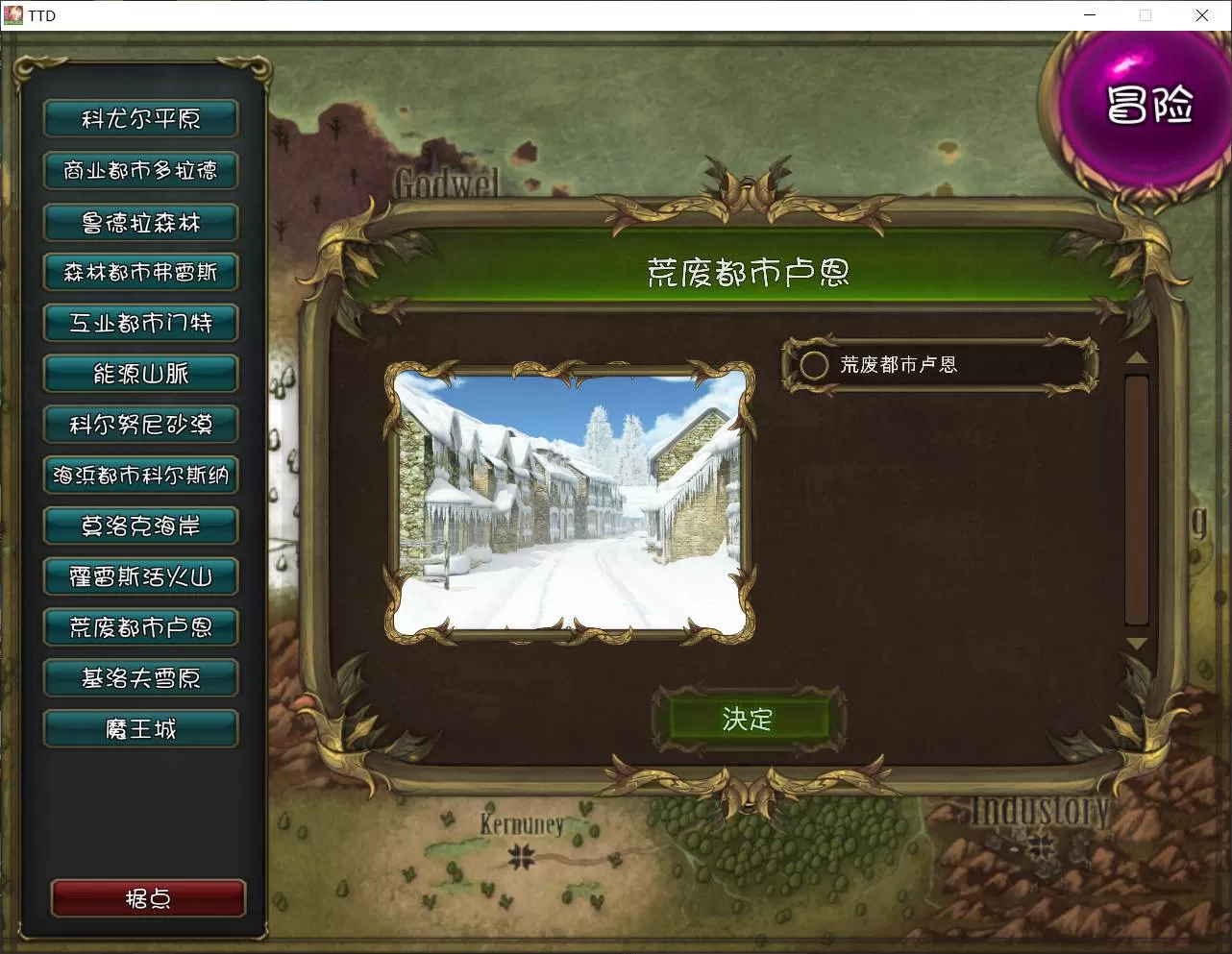Select 商业都市多拉德 location
Image resolution: width=1232 pixels, height=954 pixels.
click(140, 170)
